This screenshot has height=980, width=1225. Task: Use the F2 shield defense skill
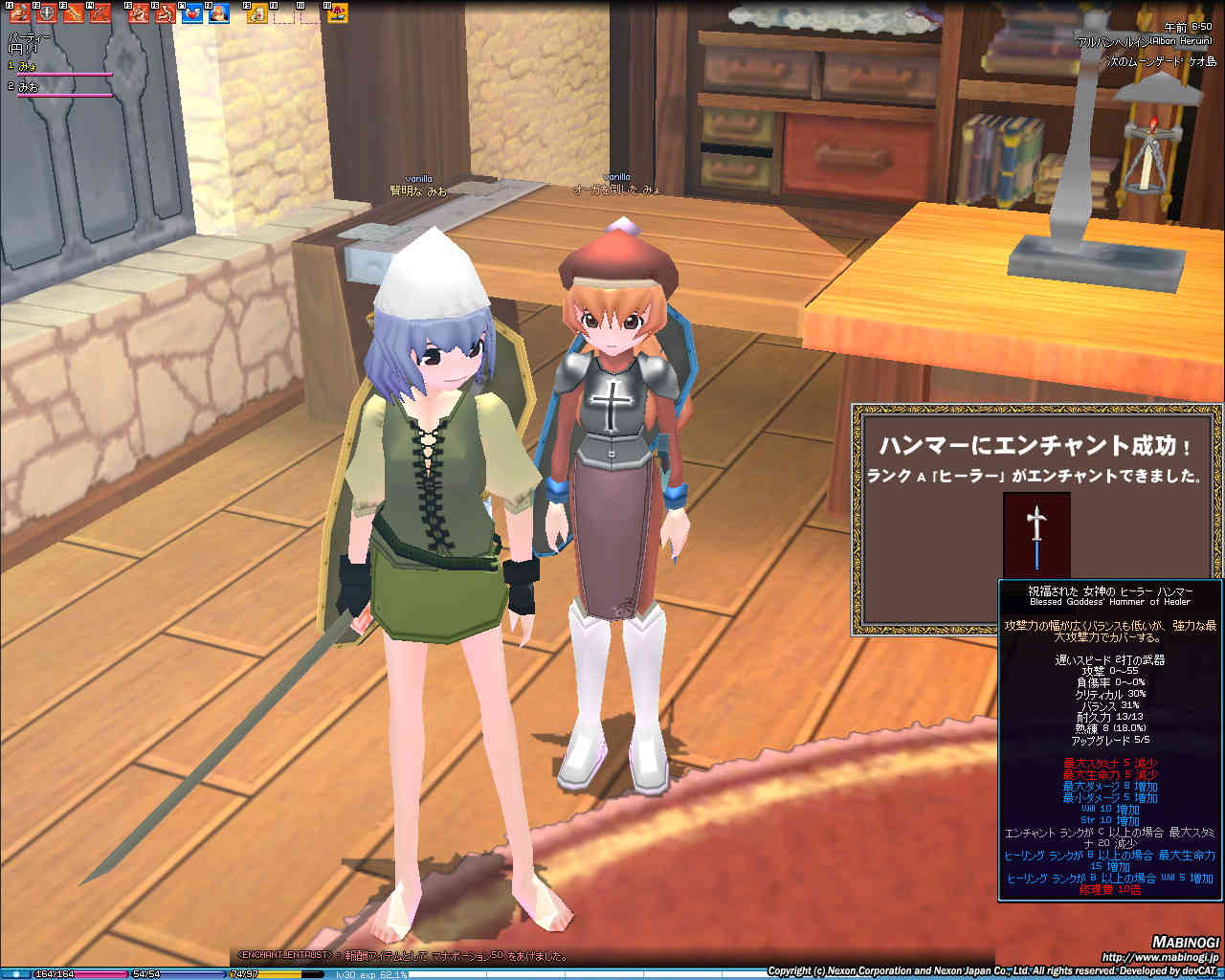pos(45,13)
